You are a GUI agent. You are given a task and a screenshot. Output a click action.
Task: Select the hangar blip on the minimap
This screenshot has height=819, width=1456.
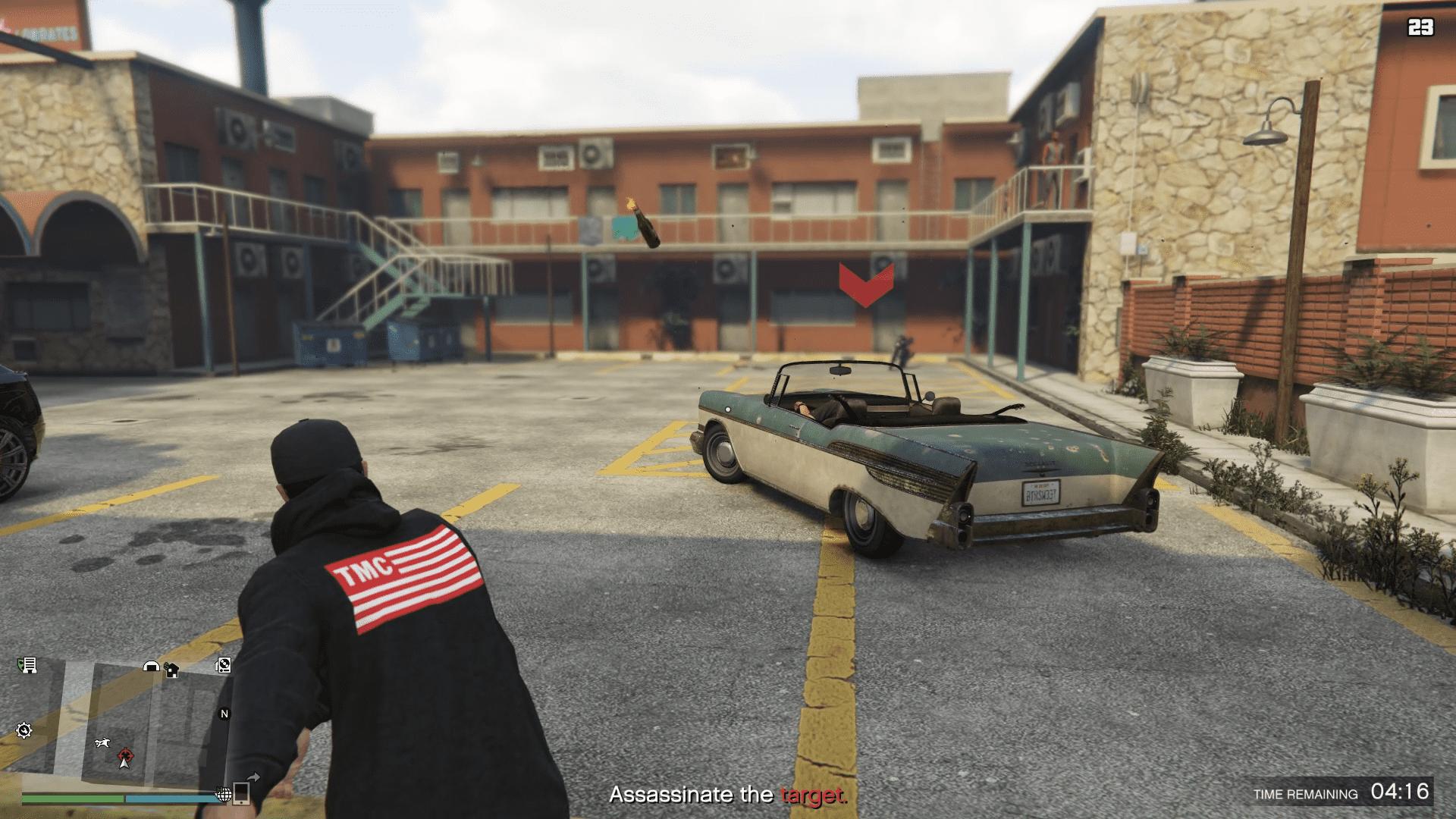(152, 667)
